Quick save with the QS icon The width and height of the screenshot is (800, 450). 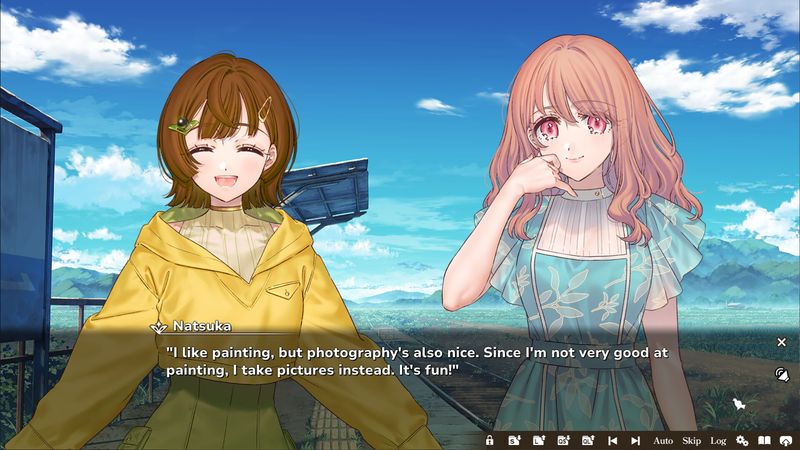pyautogui.click(x=563, y=440)
